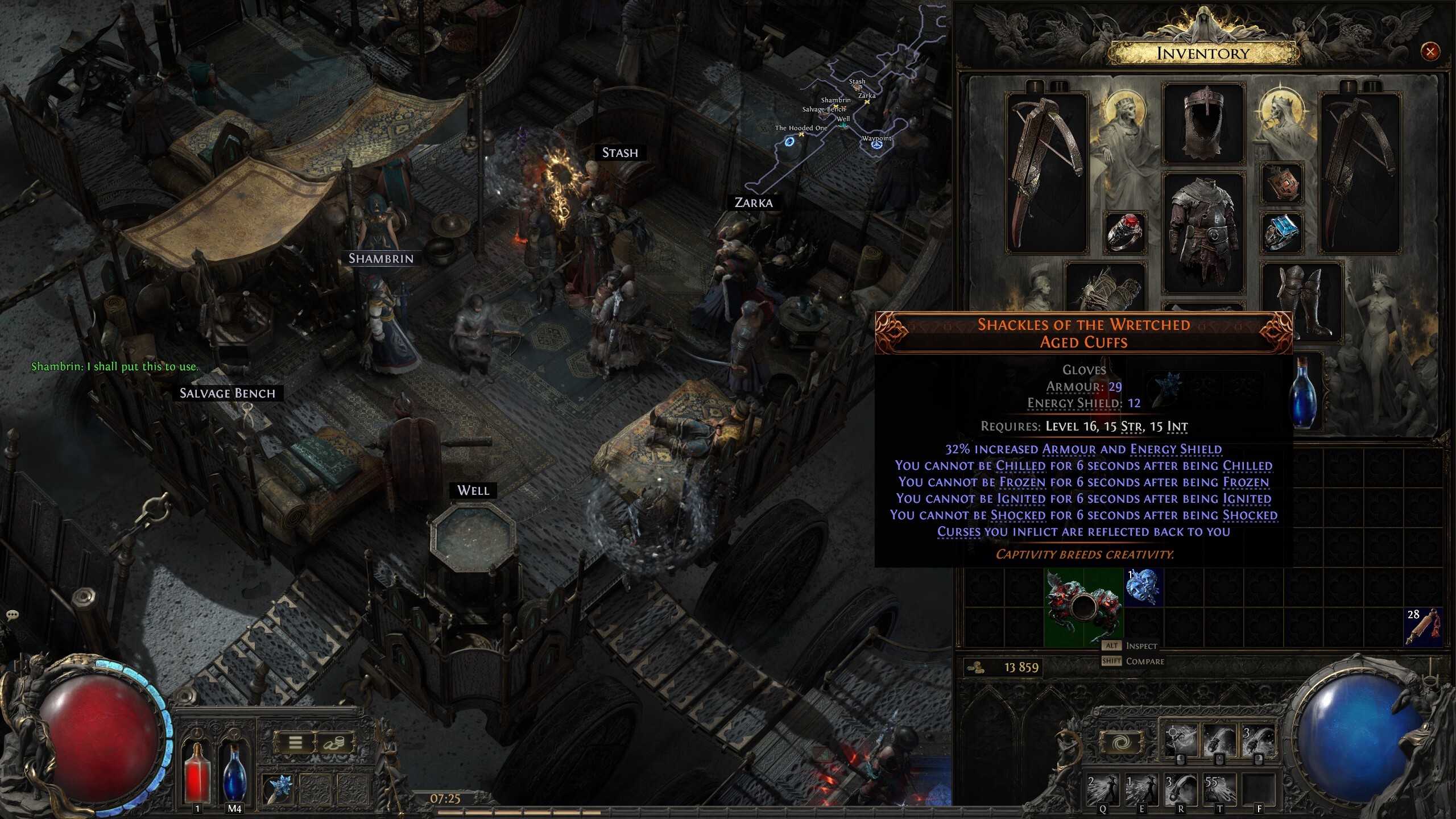Select the blue twin-mask item
The height and width of the screenshot is (819, 1456).
1143,586
